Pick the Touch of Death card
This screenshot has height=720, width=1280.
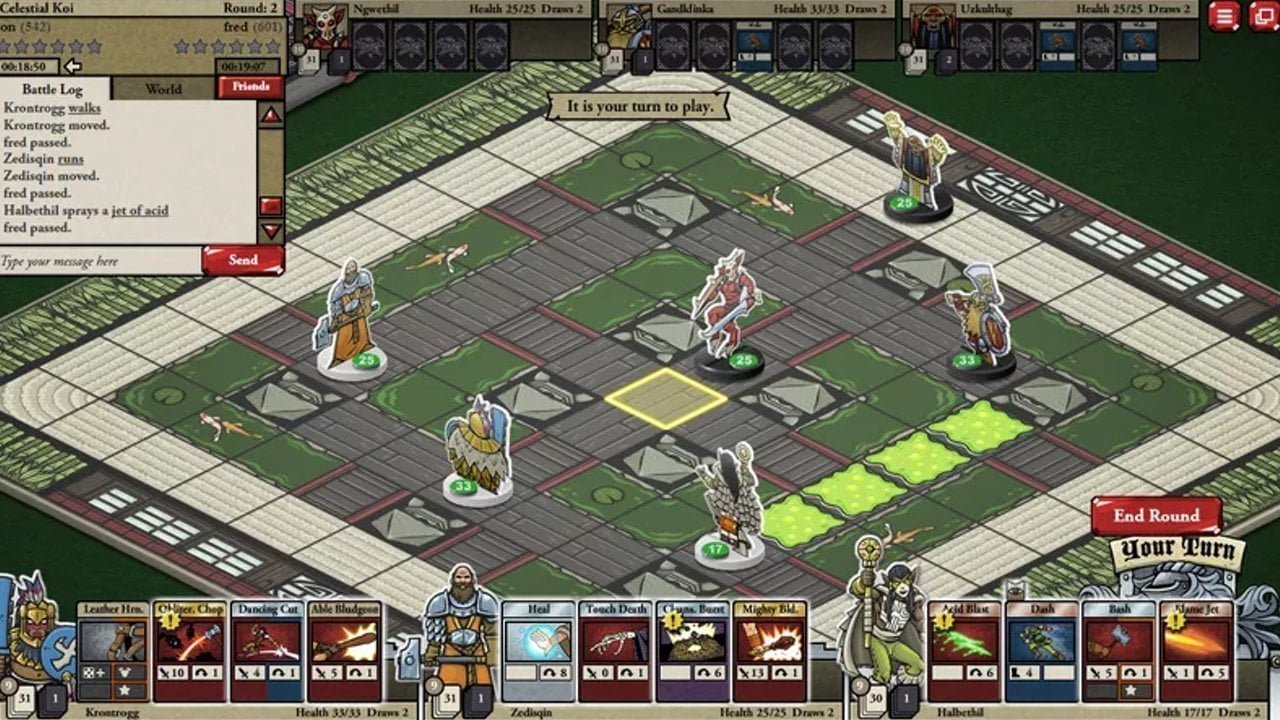click(615, 651)
